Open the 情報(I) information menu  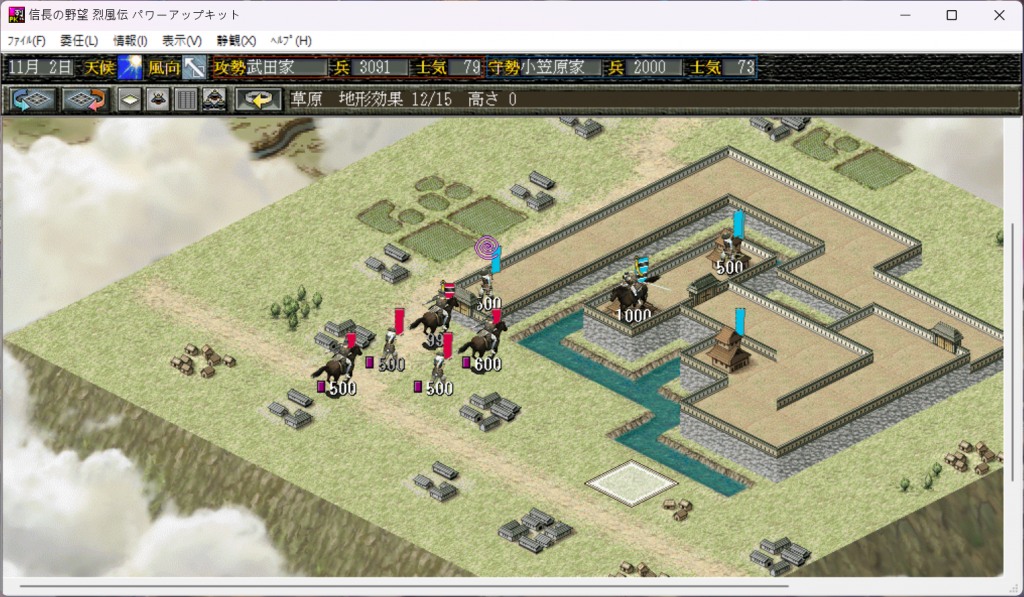coord(130,41)
